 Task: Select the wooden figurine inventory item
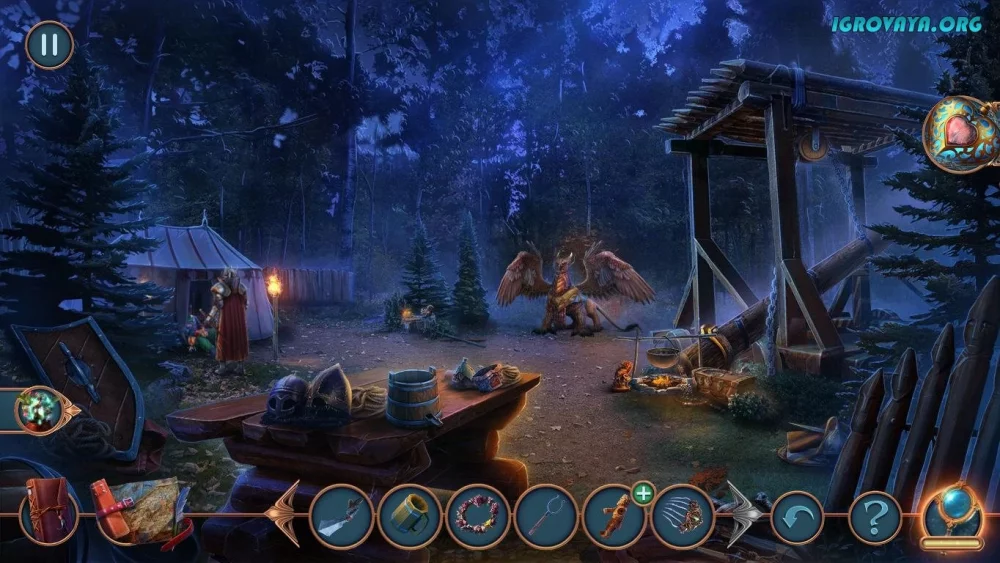tap(614, 516)
